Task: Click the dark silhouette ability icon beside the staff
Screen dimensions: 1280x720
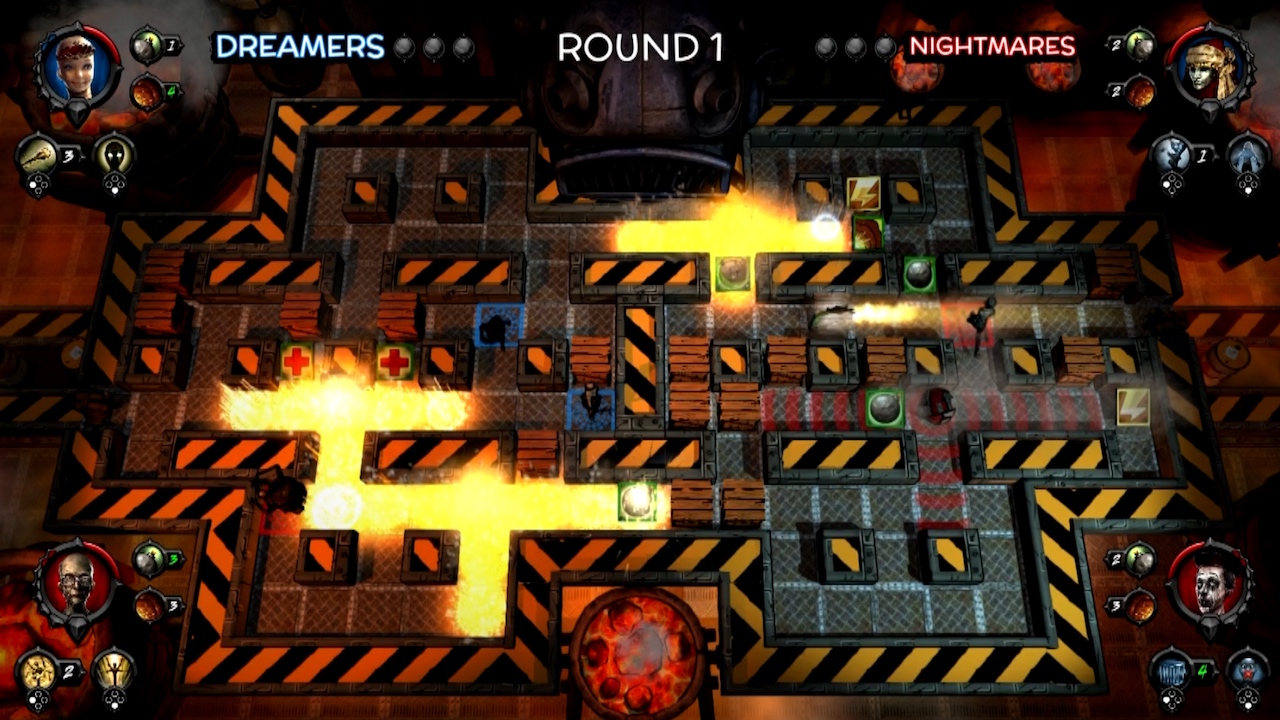Action: 115,157
